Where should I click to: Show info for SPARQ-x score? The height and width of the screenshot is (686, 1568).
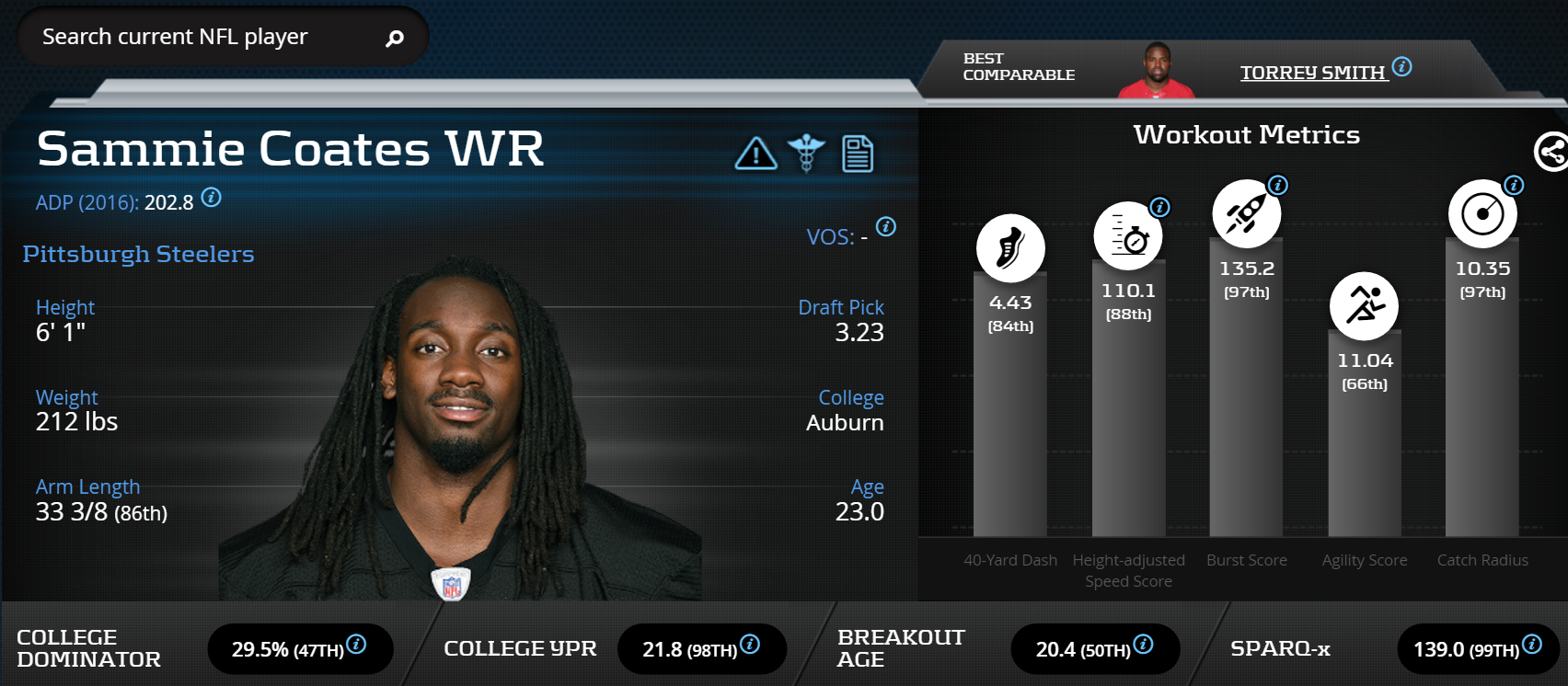coord(1532,645)
